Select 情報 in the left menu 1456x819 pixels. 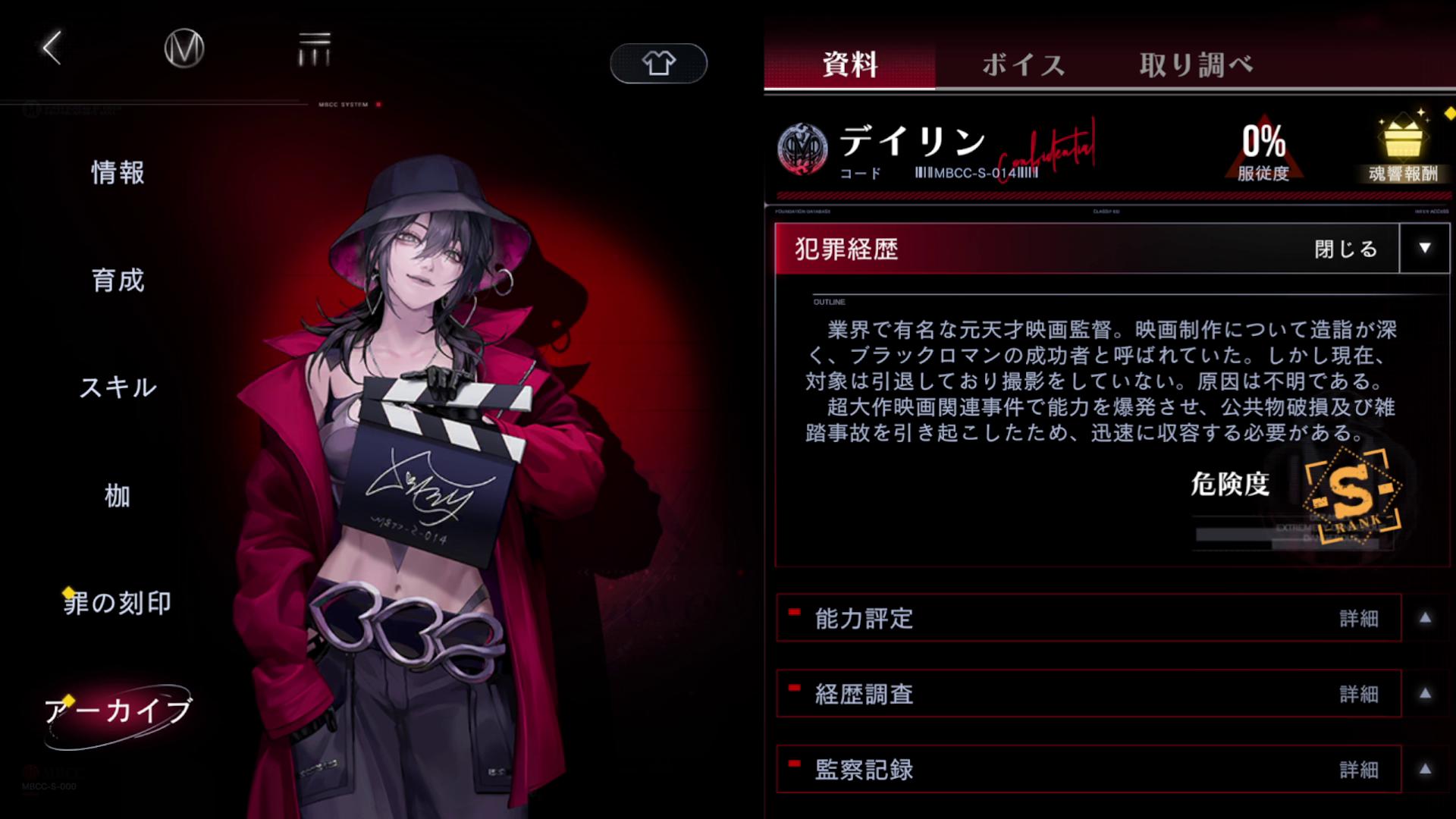(x=117, y=173)
